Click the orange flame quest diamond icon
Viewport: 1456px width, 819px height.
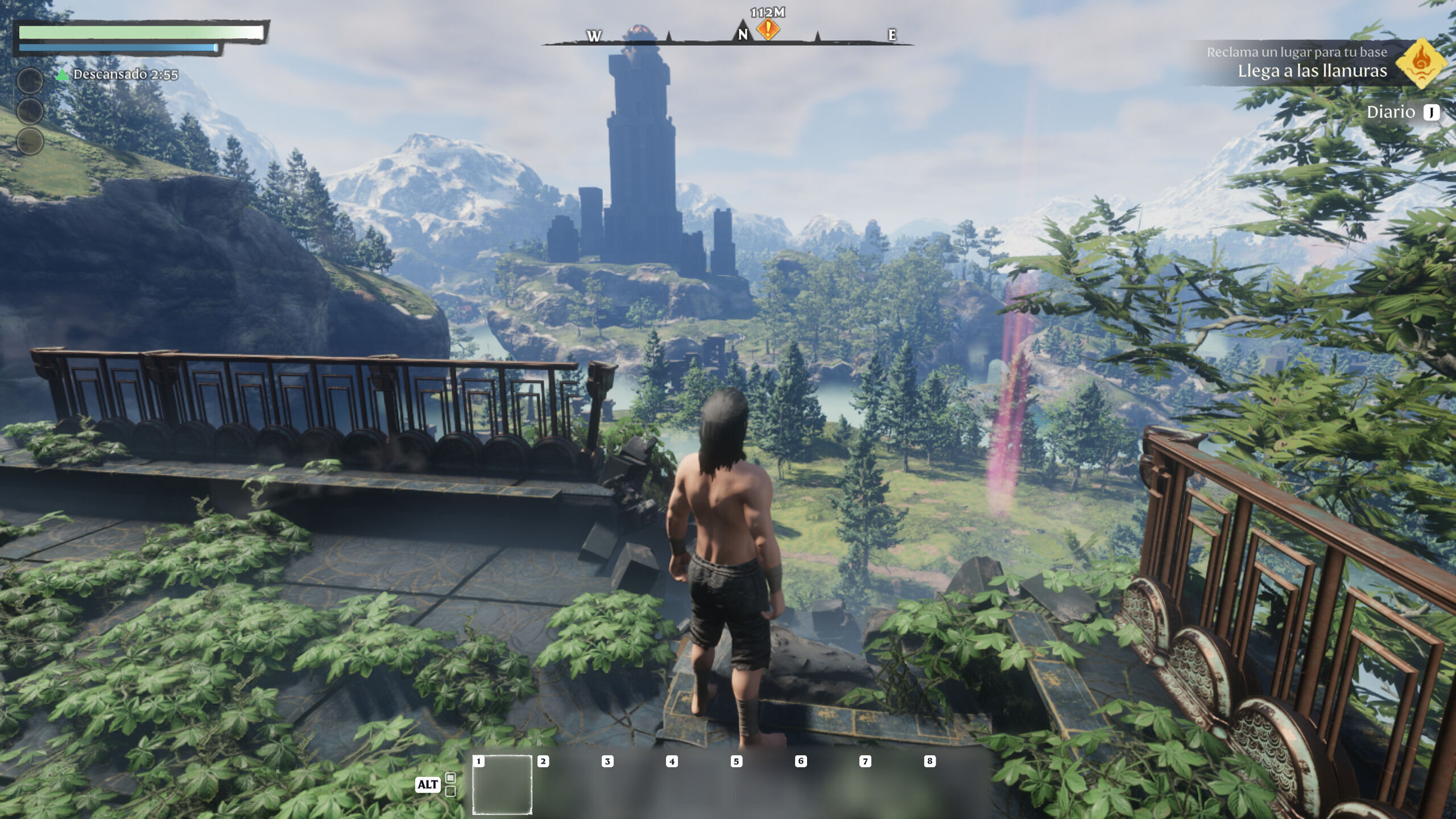tap(1421, 63)
